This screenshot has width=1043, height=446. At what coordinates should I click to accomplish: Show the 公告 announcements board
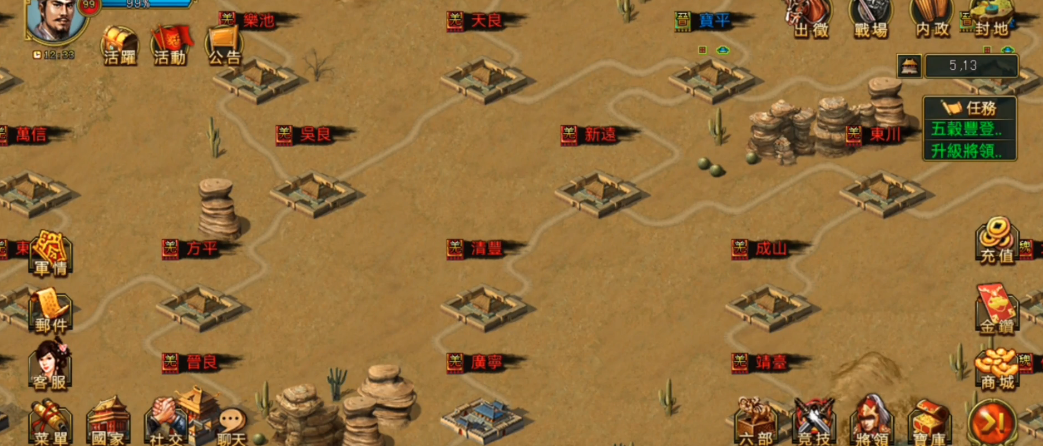tap(225, 45)
